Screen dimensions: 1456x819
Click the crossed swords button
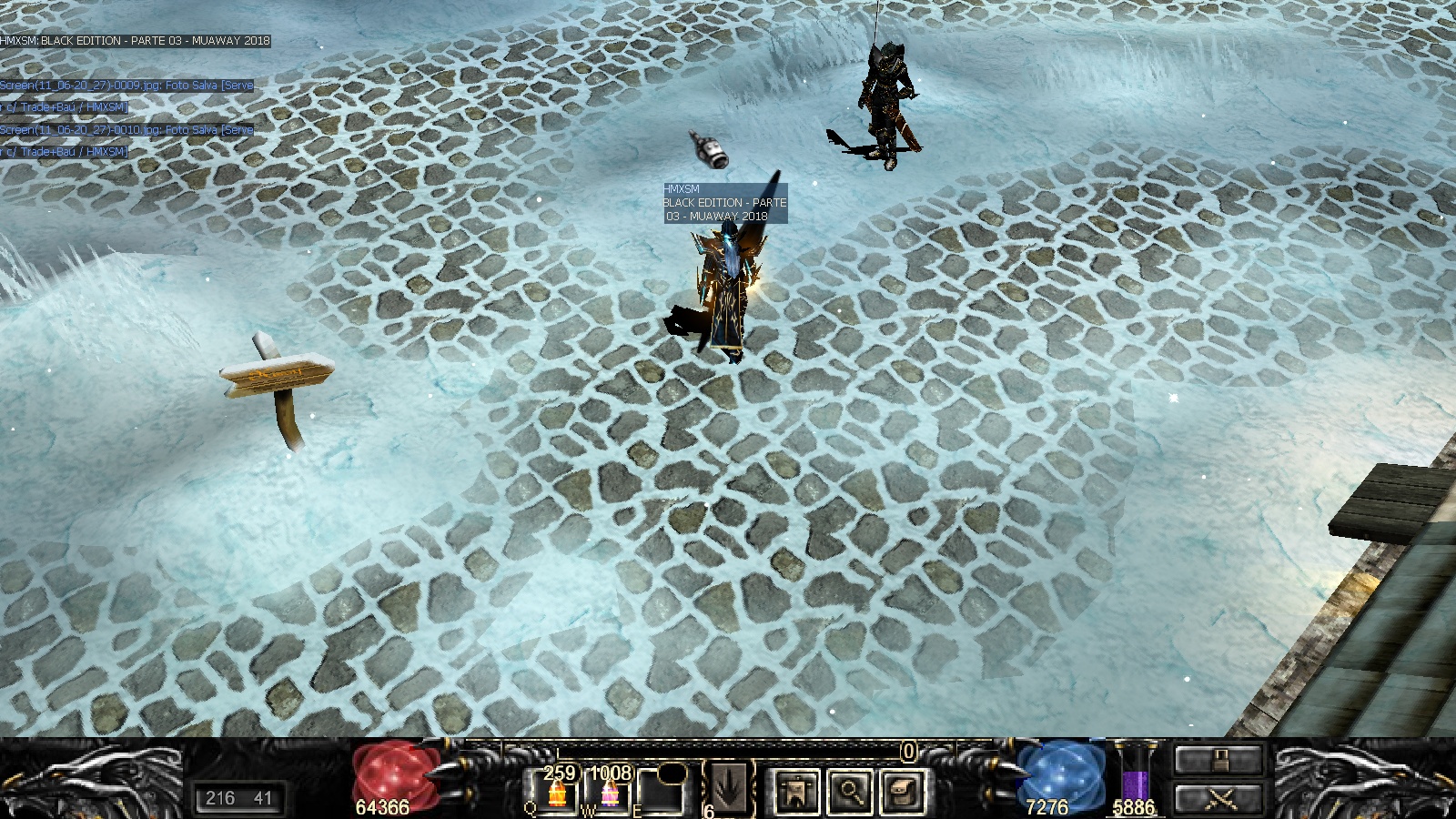click(1218, 798)
